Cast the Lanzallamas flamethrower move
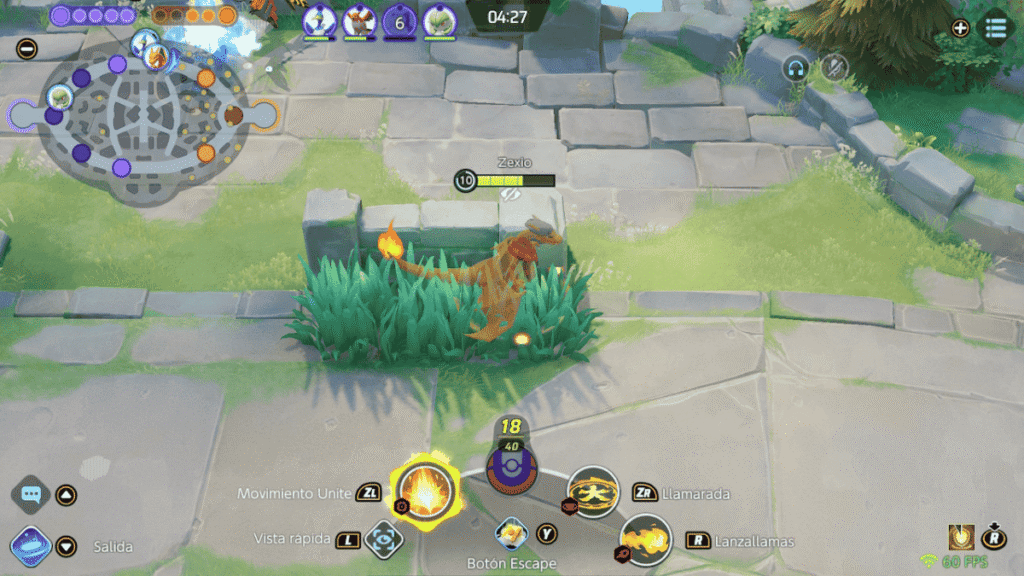The height and width of the screenshot is (576, 1024). 645,540
